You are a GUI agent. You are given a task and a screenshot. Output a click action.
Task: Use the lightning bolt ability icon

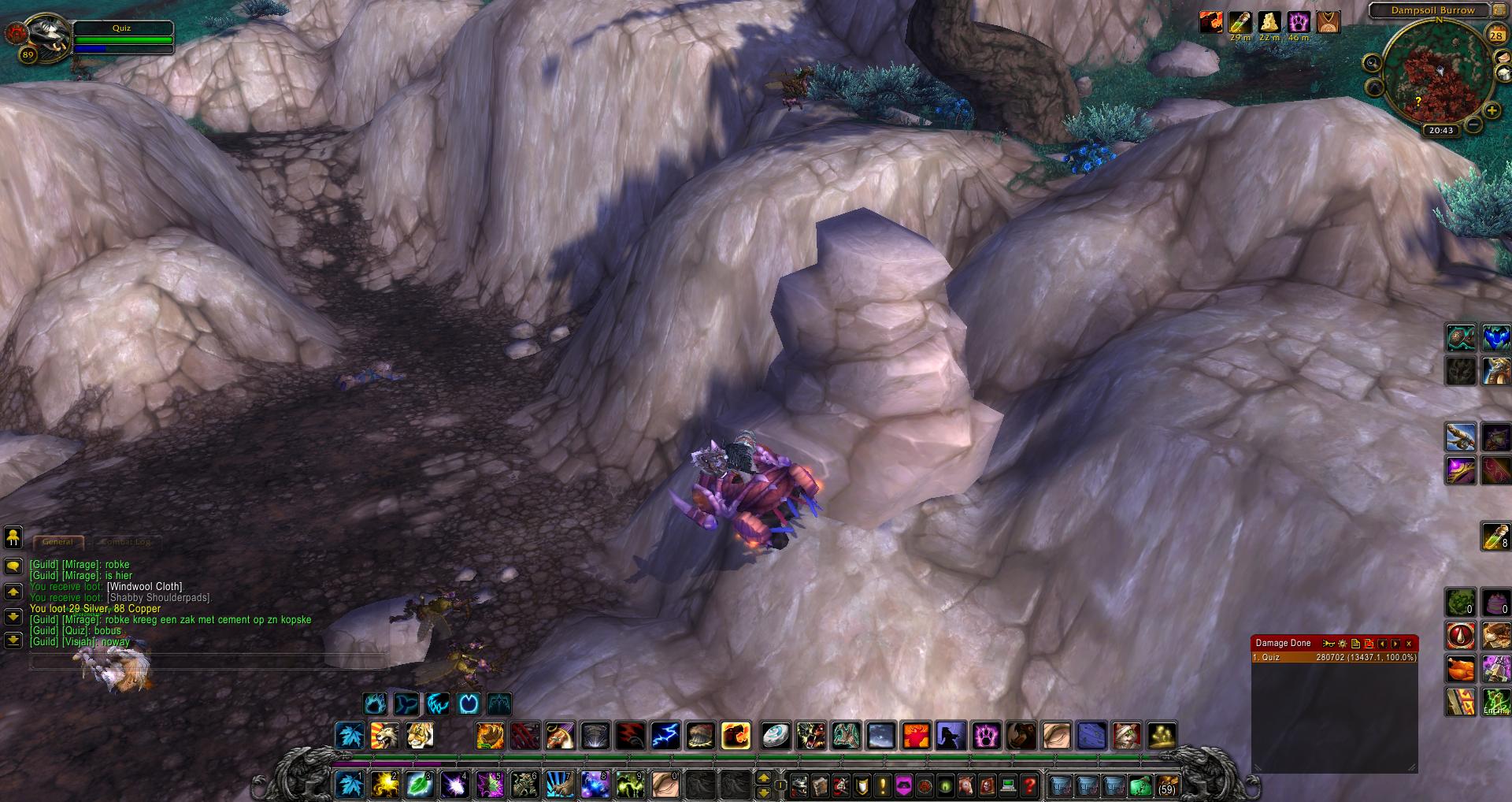click(665, 736)
